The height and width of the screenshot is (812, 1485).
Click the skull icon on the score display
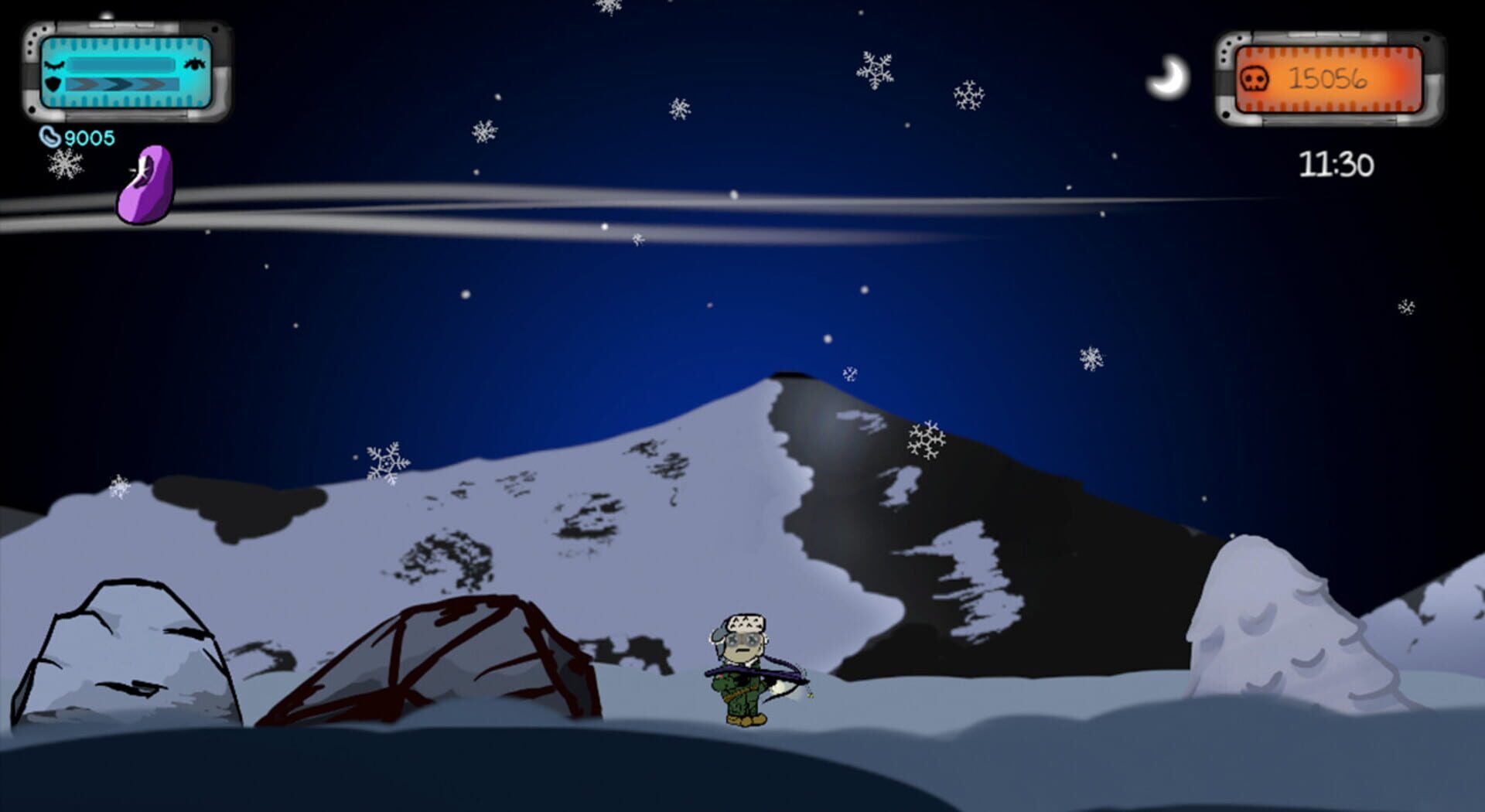[x=1255, y=80]
